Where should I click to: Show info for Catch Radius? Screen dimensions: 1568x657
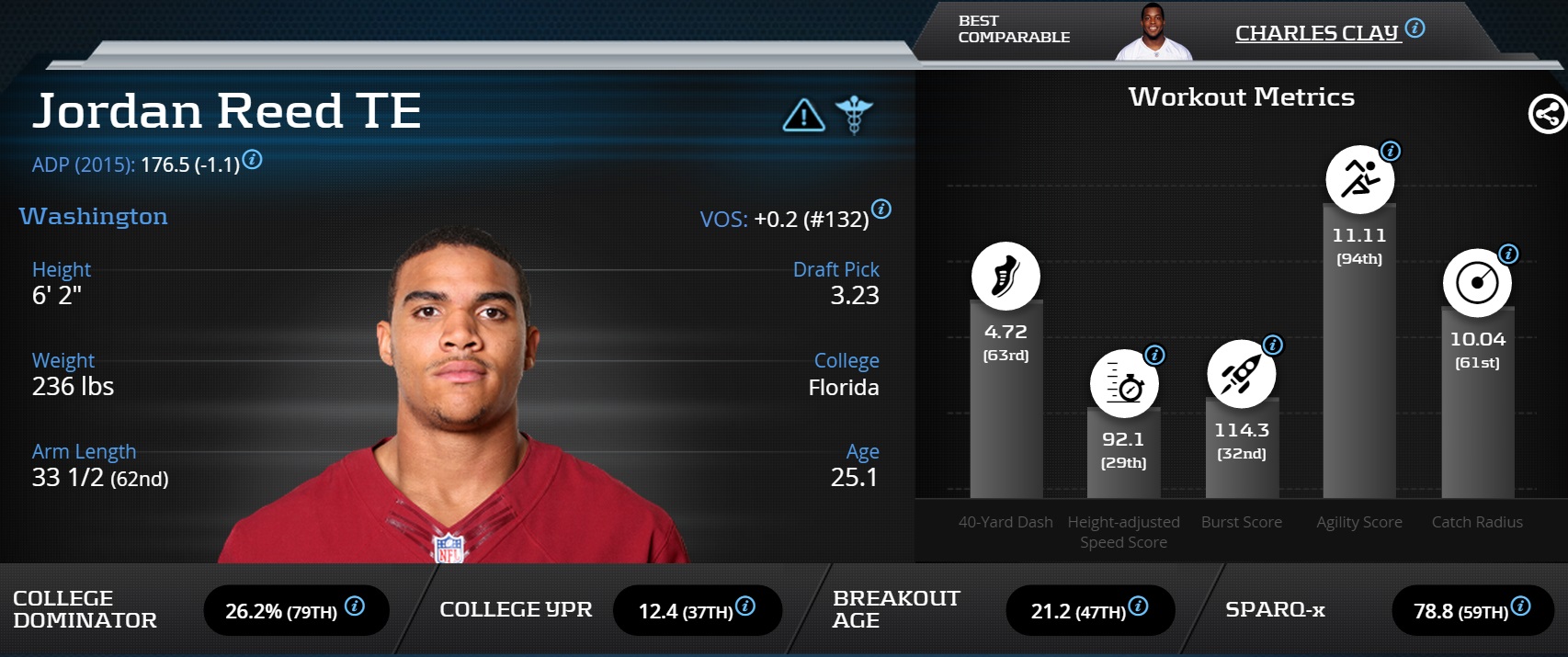click(x=1508, y=254)
